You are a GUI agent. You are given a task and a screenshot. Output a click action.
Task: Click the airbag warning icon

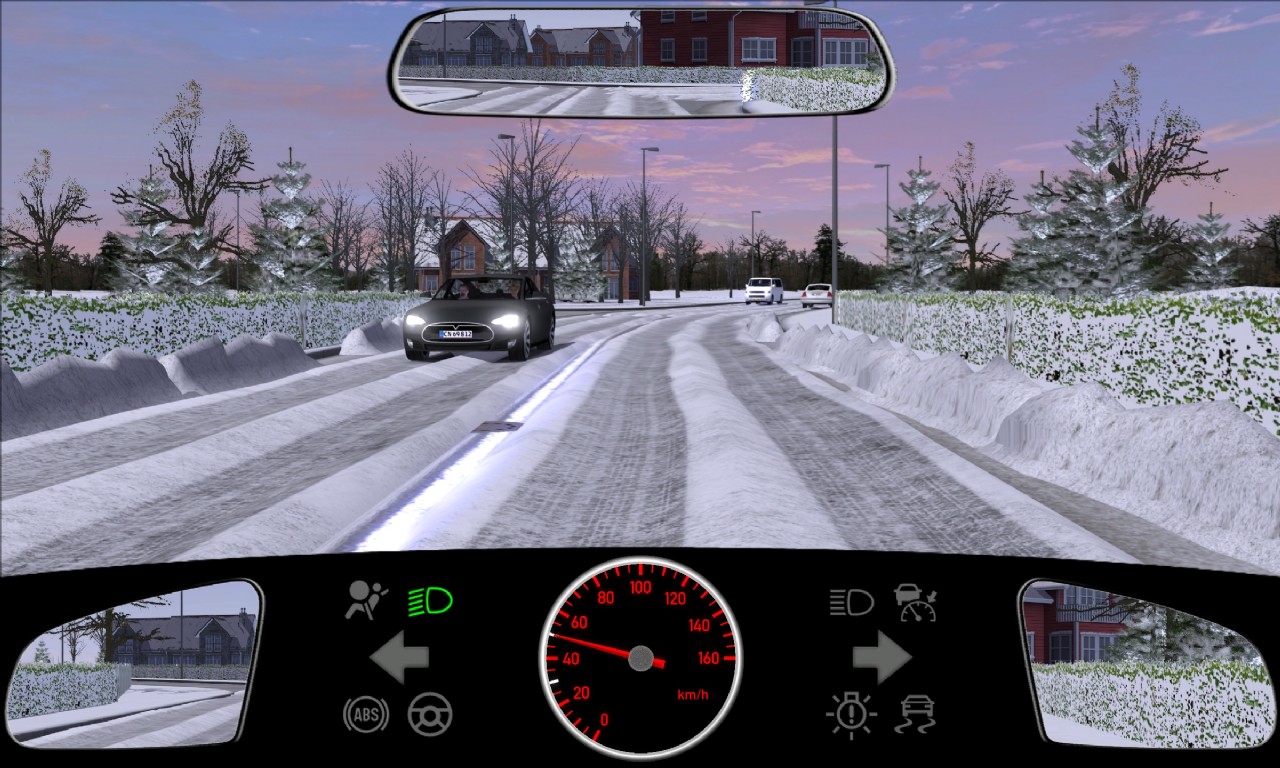(x=366, y=600)
